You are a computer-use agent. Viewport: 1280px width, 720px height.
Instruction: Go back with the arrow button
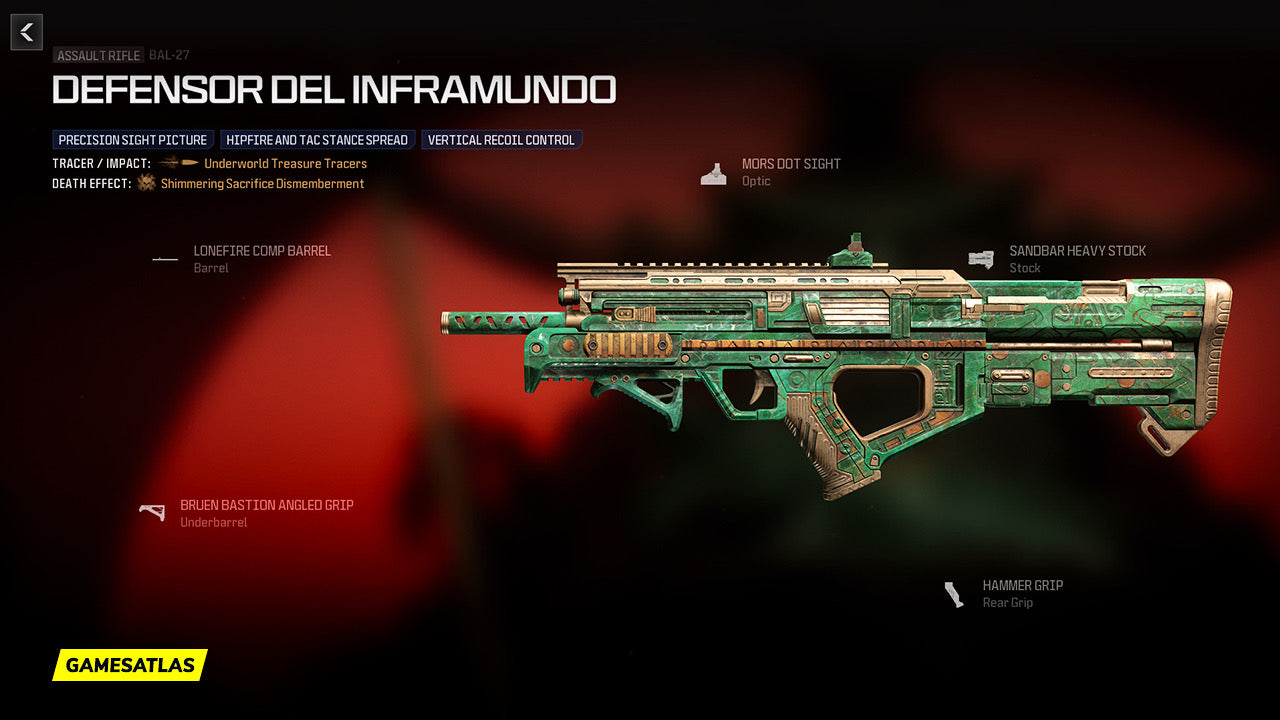(x=27, y=32)
